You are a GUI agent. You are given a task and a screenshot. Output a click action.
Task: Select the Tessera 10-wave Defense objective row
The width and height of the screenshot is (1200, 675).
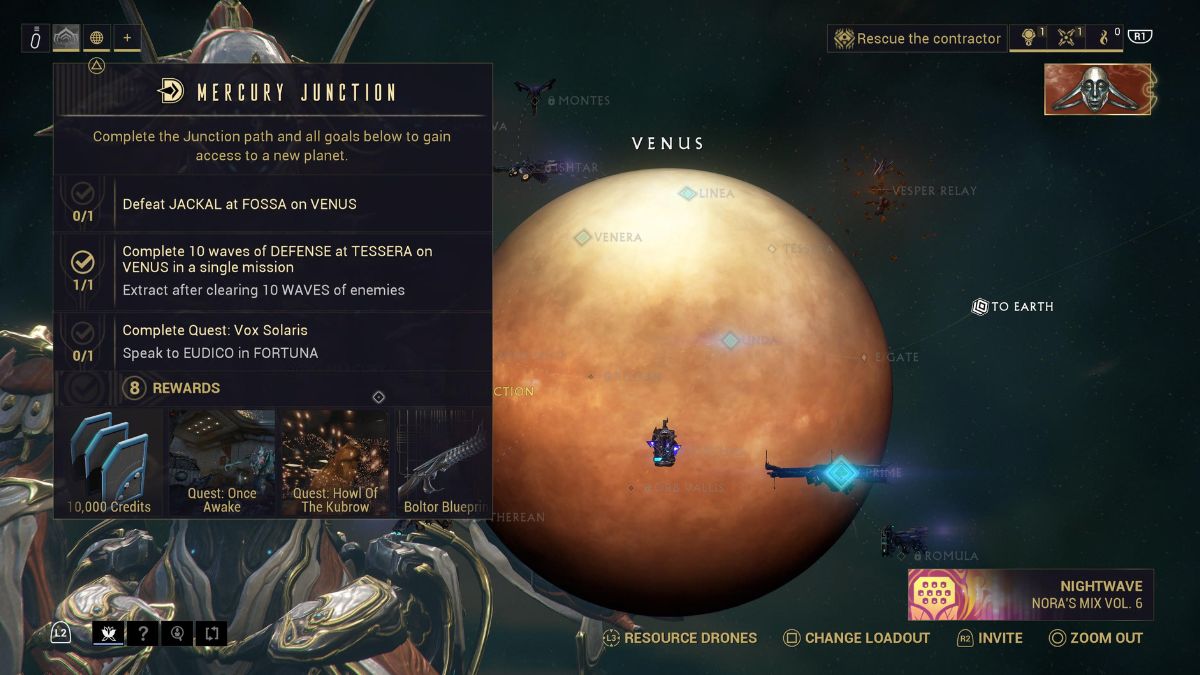(272, 270)
